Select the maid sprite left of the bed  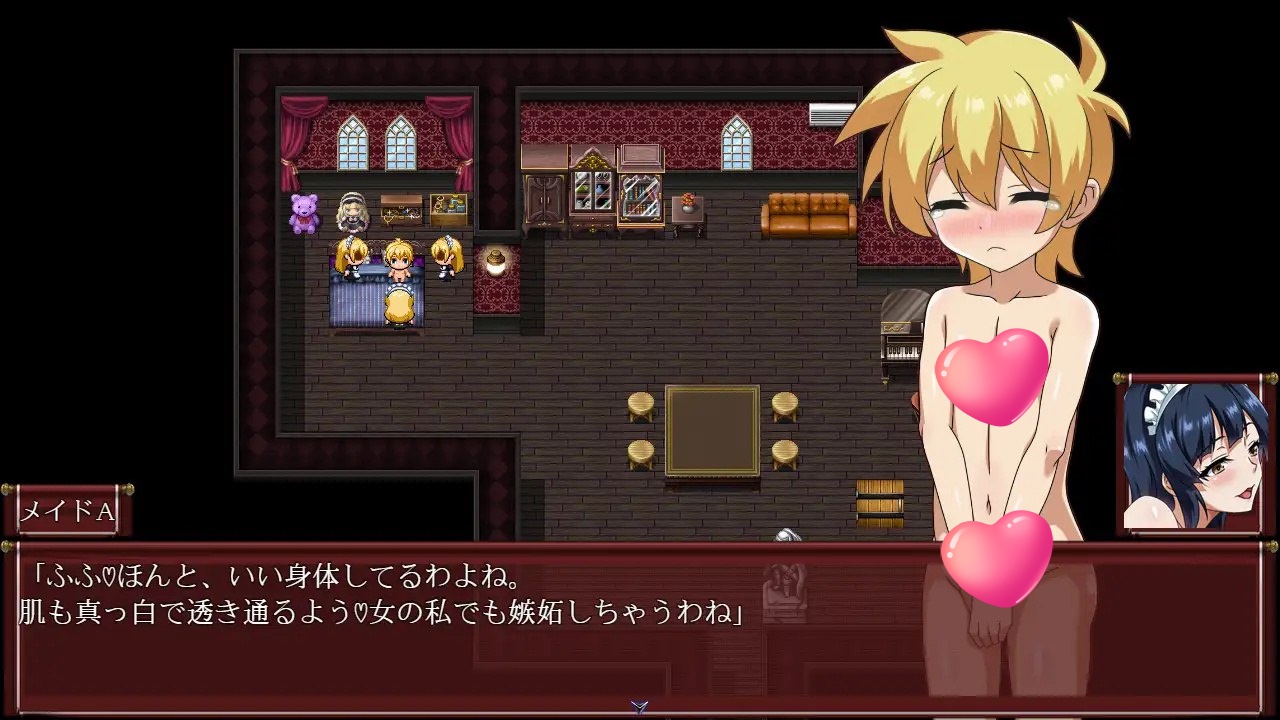pos(352,260)
